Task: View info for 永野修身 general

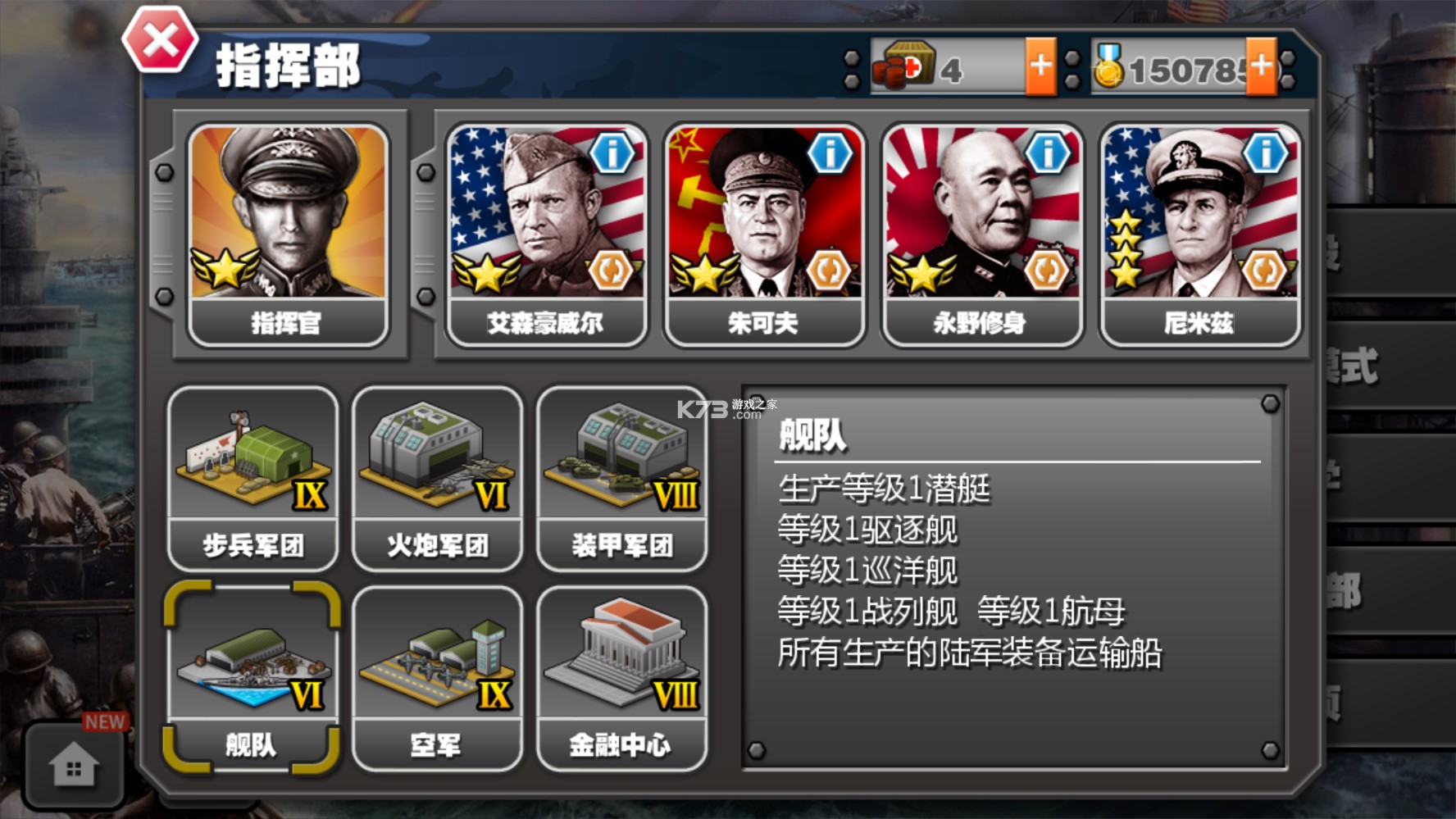Action: click(1049, 152)
